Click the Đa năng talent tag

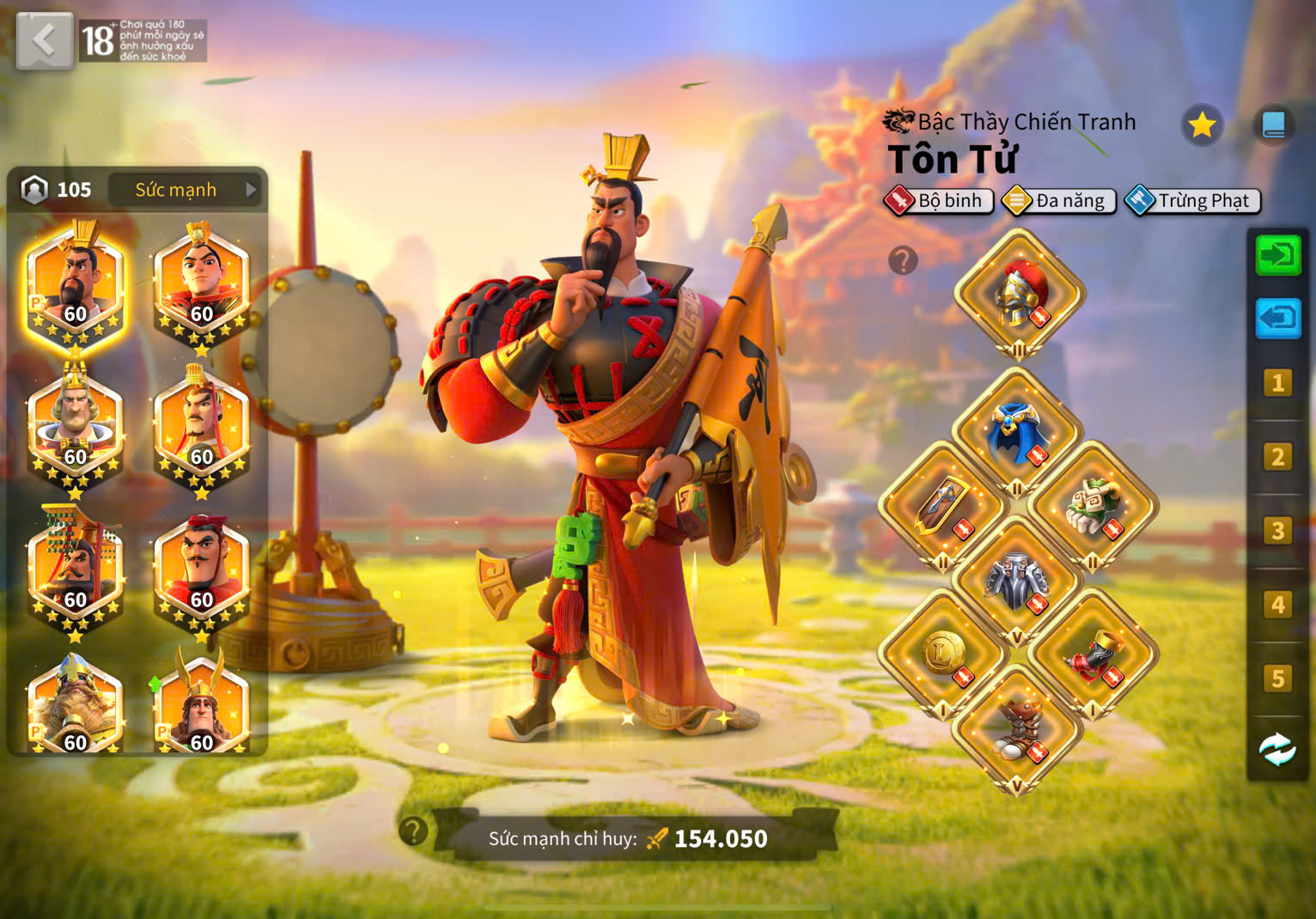1059,201
